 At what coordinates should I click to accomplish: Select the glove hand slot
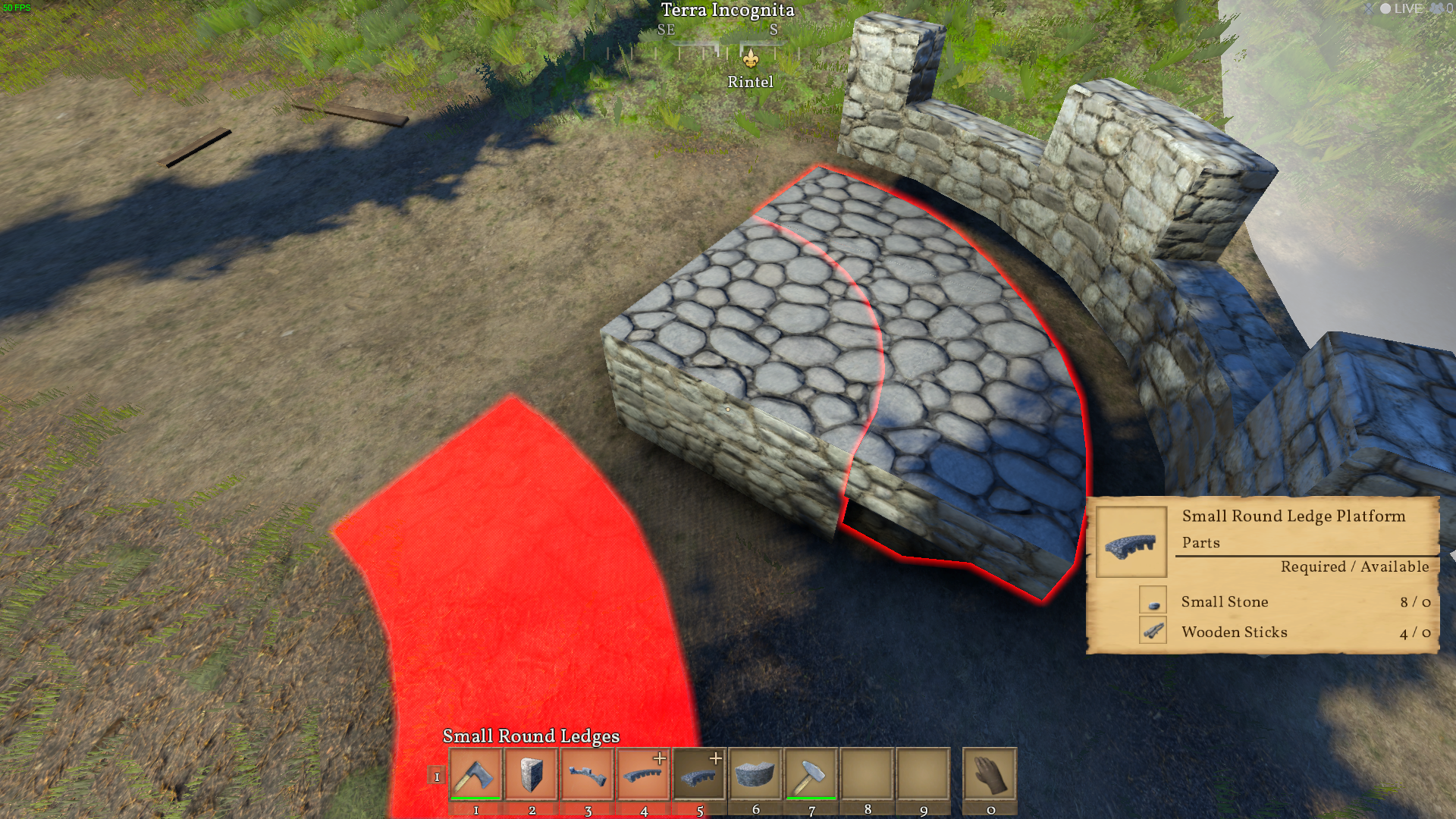(x=990, y=774)
